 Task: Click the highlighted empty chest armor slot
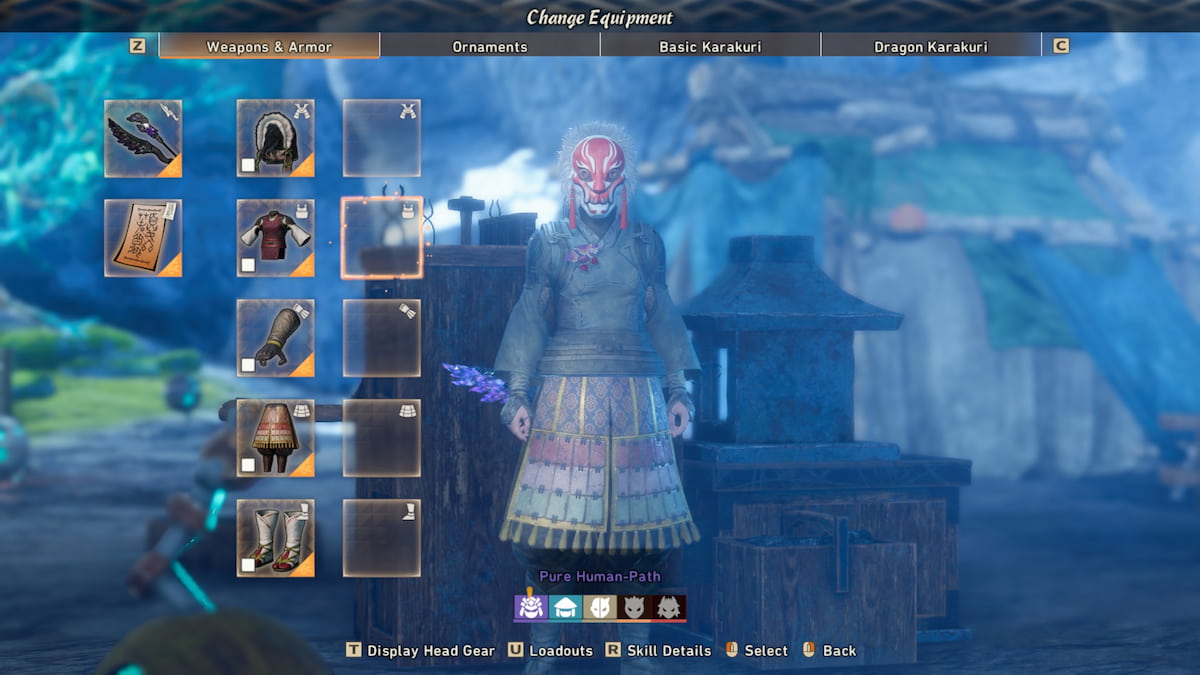pos(382,238)
